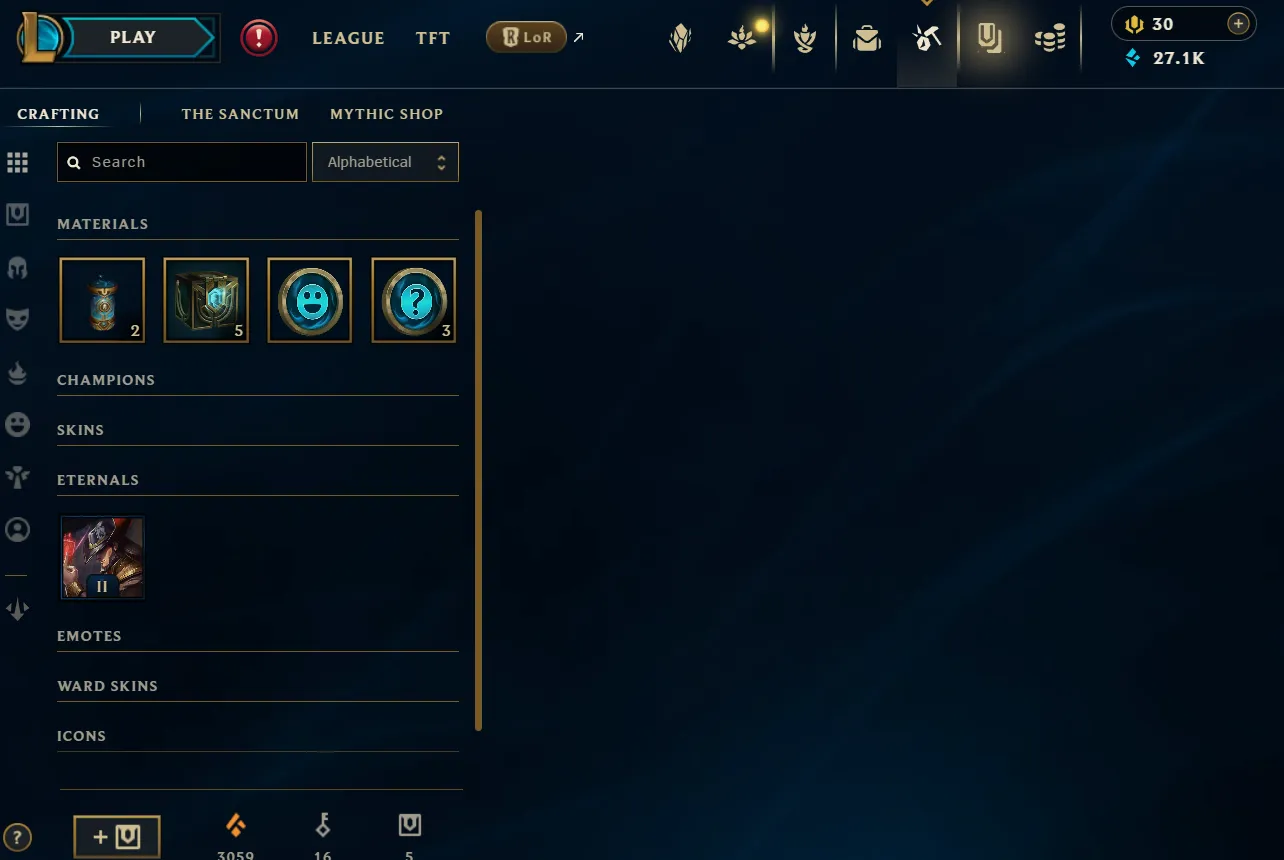Click the mask skins filter icon
The width and height of the screenshot is (1284, 860).
(x=17, y=318)
